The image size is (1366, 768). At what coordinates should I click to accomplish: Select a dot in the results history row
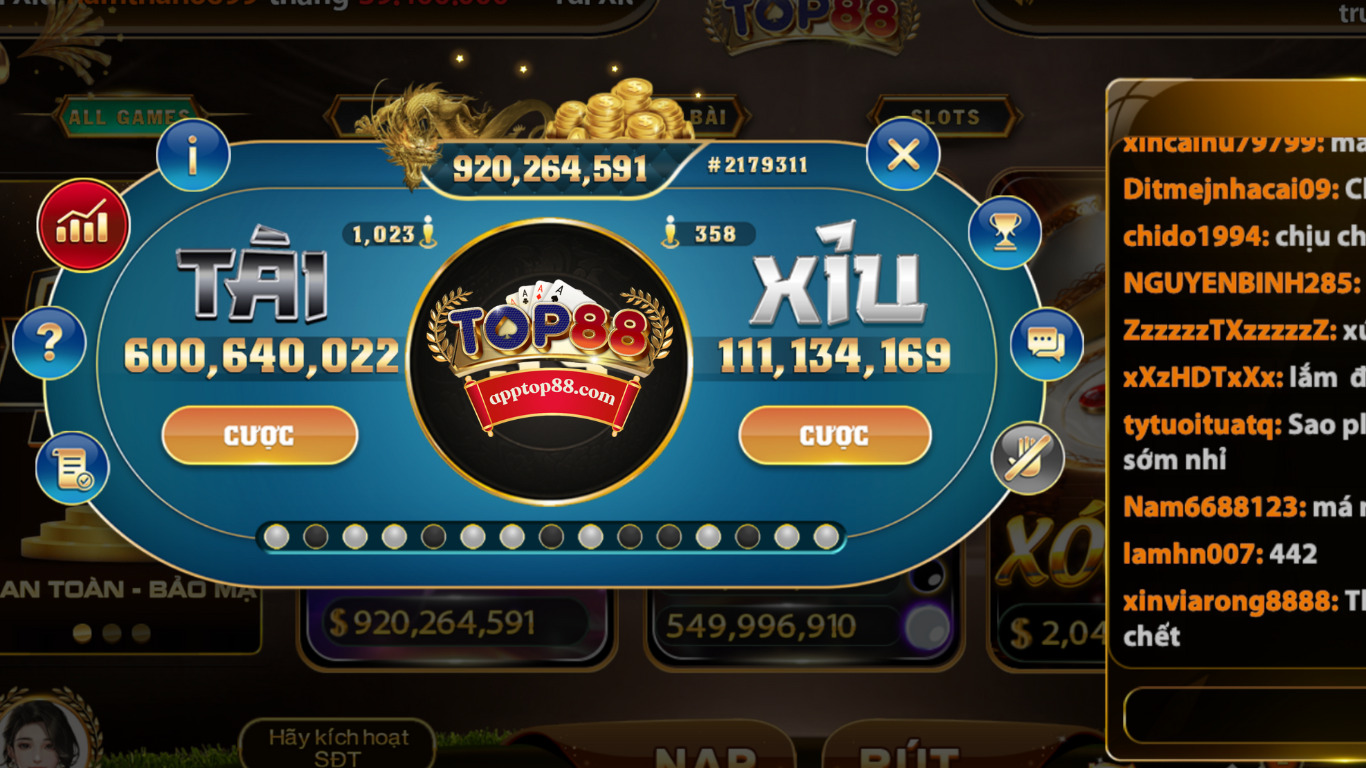tap(548, 537)
